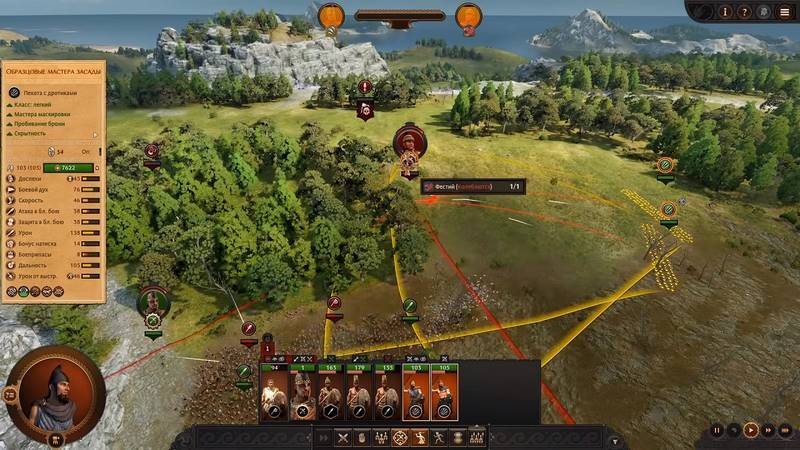Select the unit card showing 165 soldiers
This screenshot has height=450, width=800.
click(329, 394)
